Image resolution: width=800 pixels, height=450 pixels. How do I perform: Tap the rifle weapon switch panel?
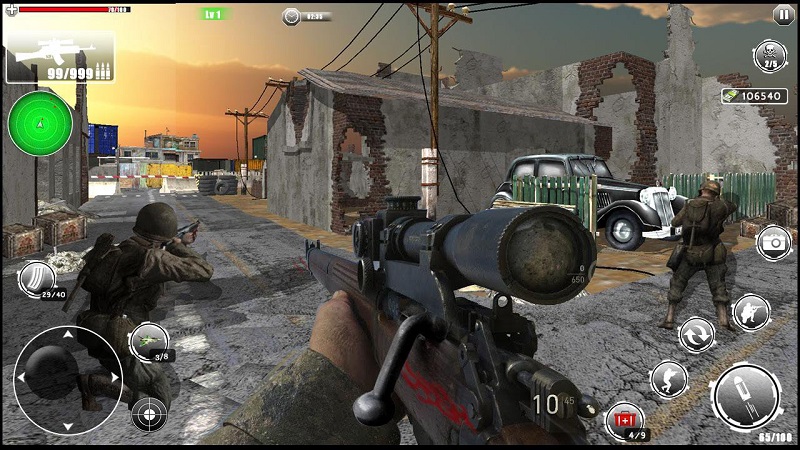[x=59, y=57]
